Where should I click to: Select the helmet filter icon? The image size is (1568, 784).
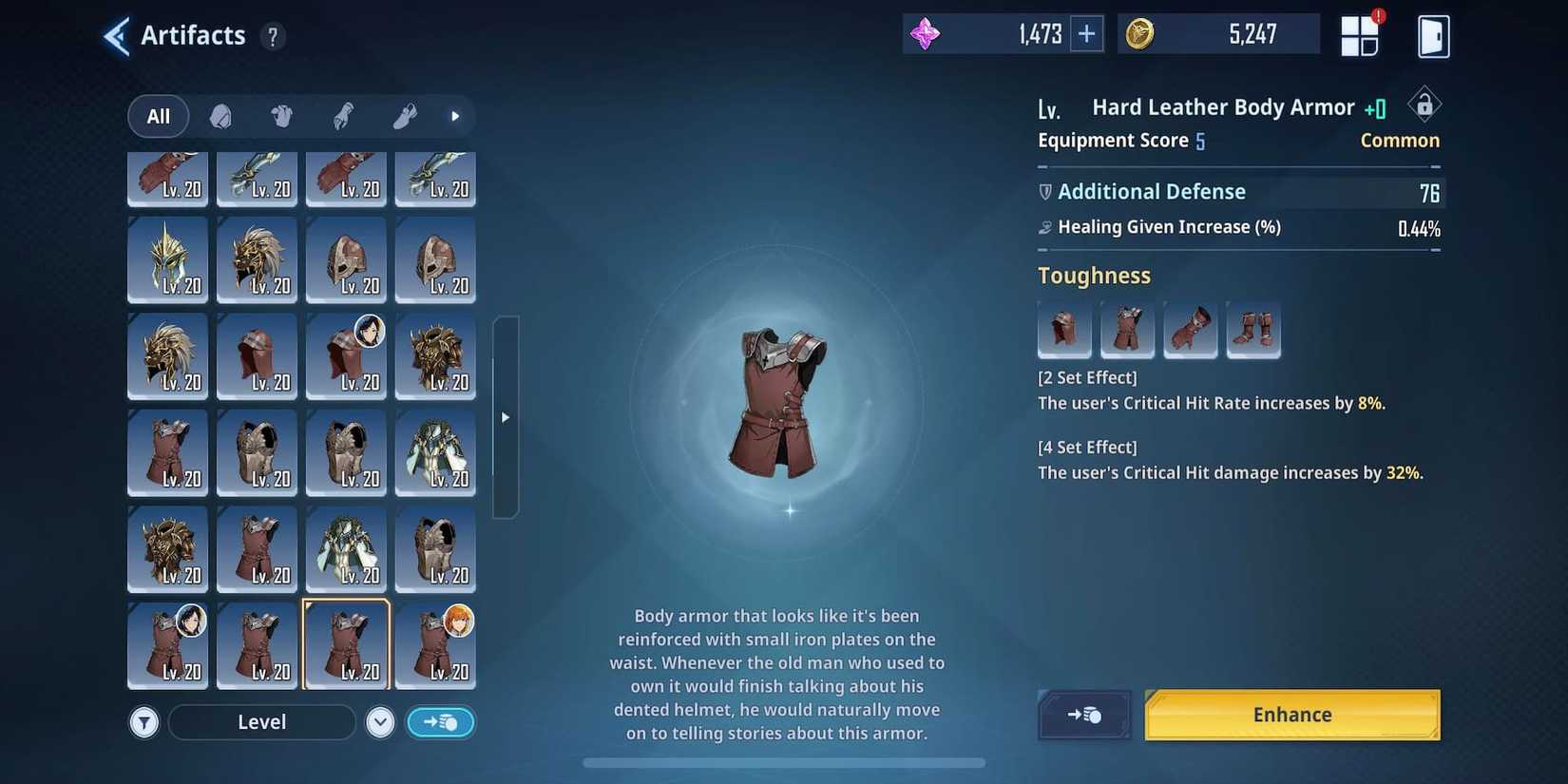point(220,116)
